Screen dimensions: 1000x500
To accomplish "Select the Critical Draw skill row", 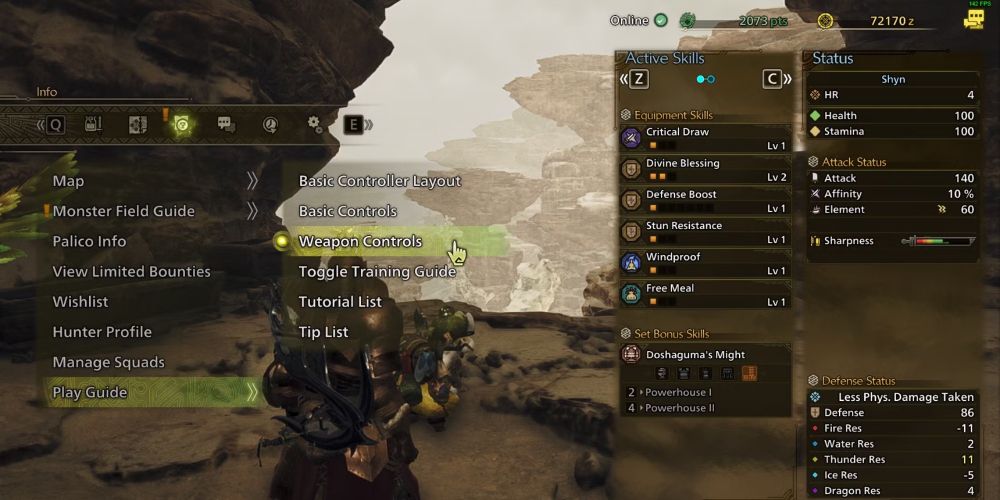I will [705, 138].
